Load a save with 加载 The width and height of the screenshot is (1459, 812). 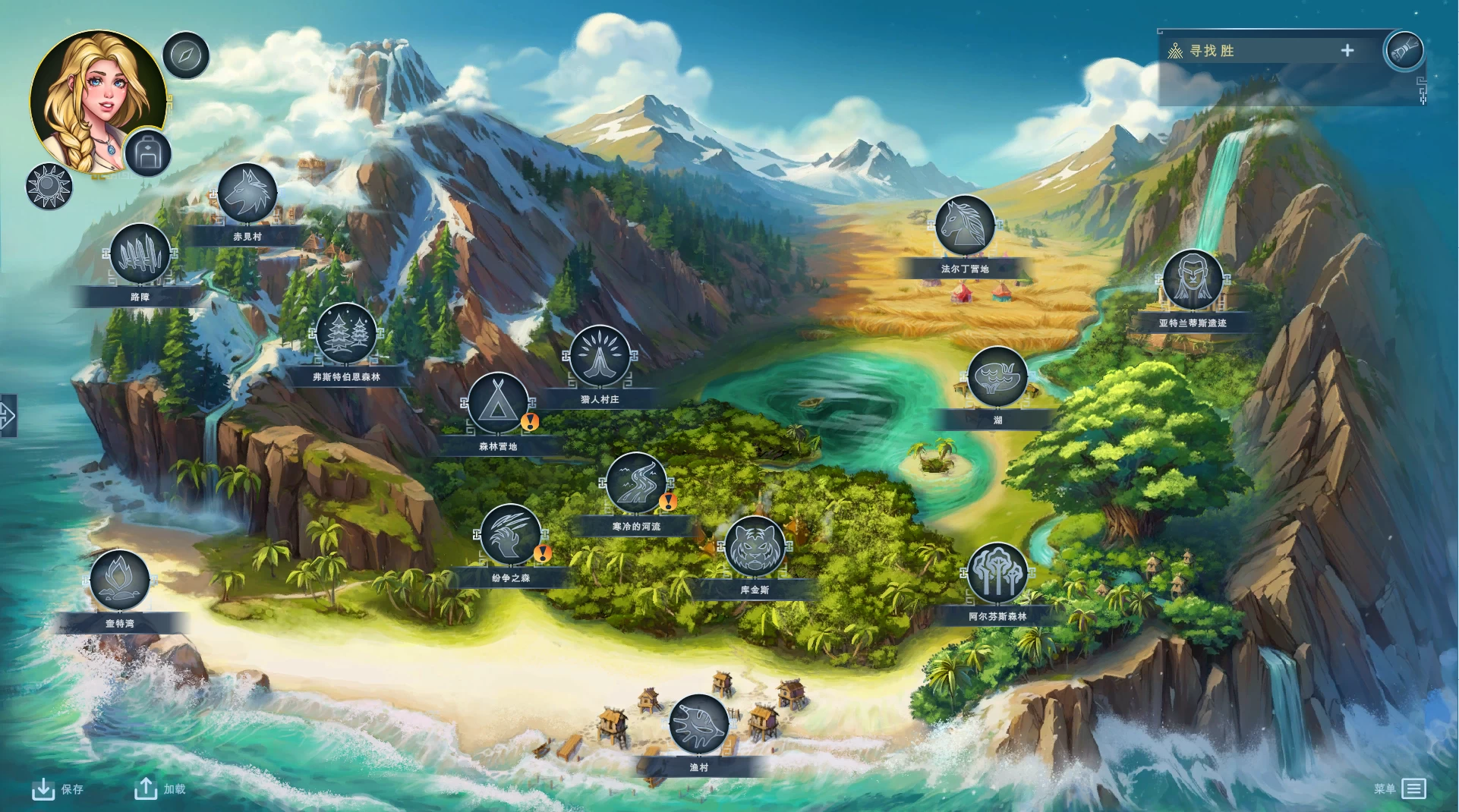[x=159, y=789]
